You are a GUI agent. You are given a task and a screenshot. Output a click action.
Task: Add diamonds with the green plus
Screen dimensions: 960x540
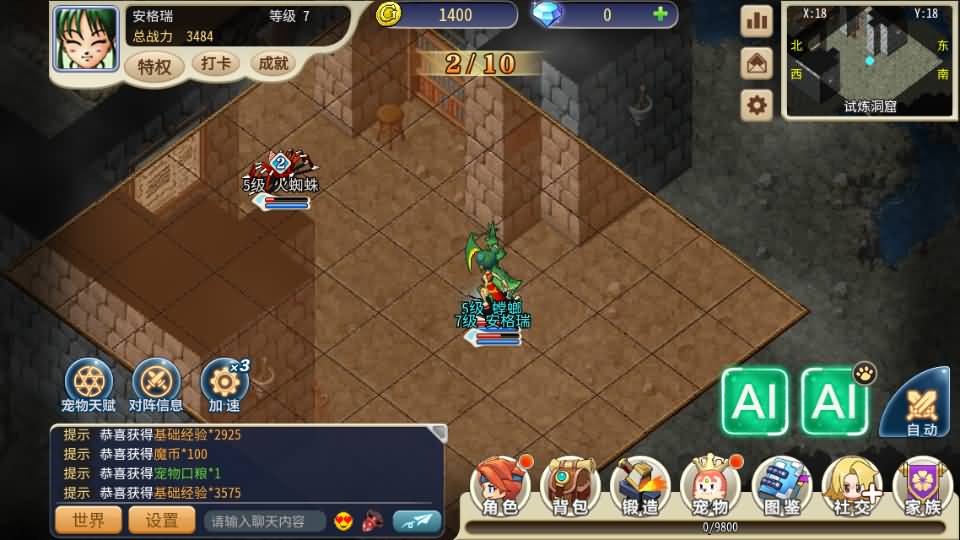tap(659, 14)
